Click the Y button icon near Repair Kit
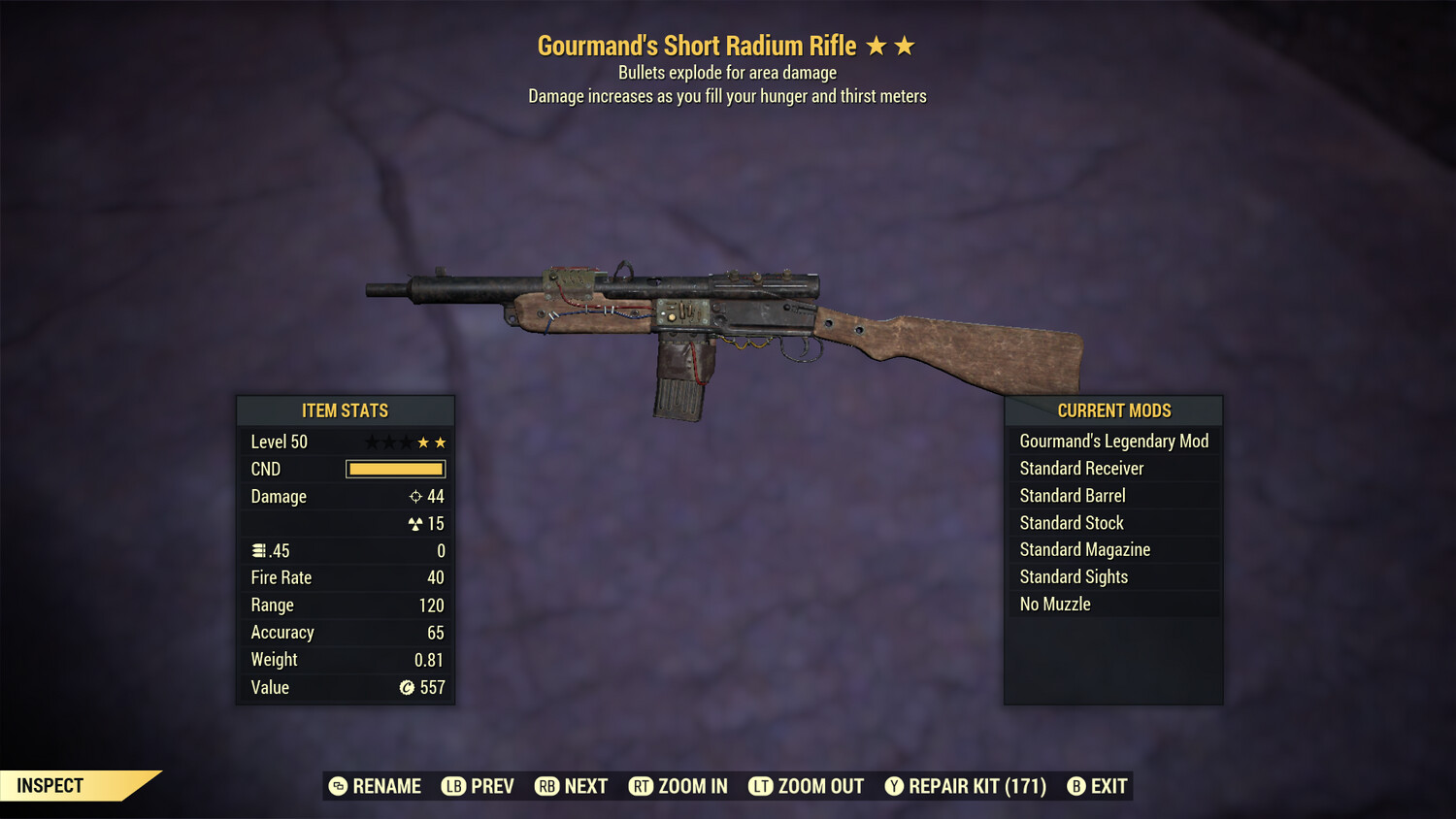This screenshot has width=1456, height=819. [x=894, y=786]
